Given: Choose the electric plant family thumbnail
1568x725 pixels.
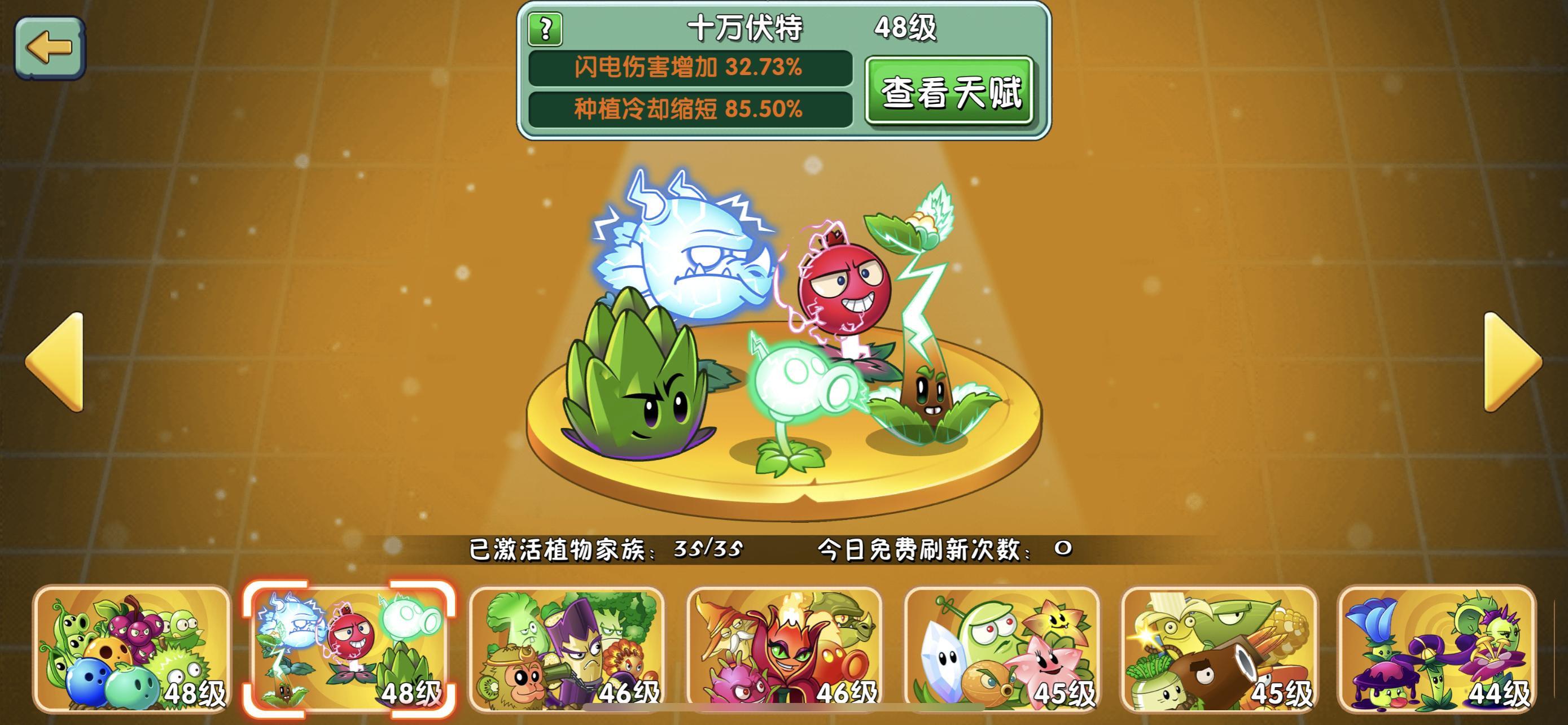Looking at the screenshot, I should (349, 649).
